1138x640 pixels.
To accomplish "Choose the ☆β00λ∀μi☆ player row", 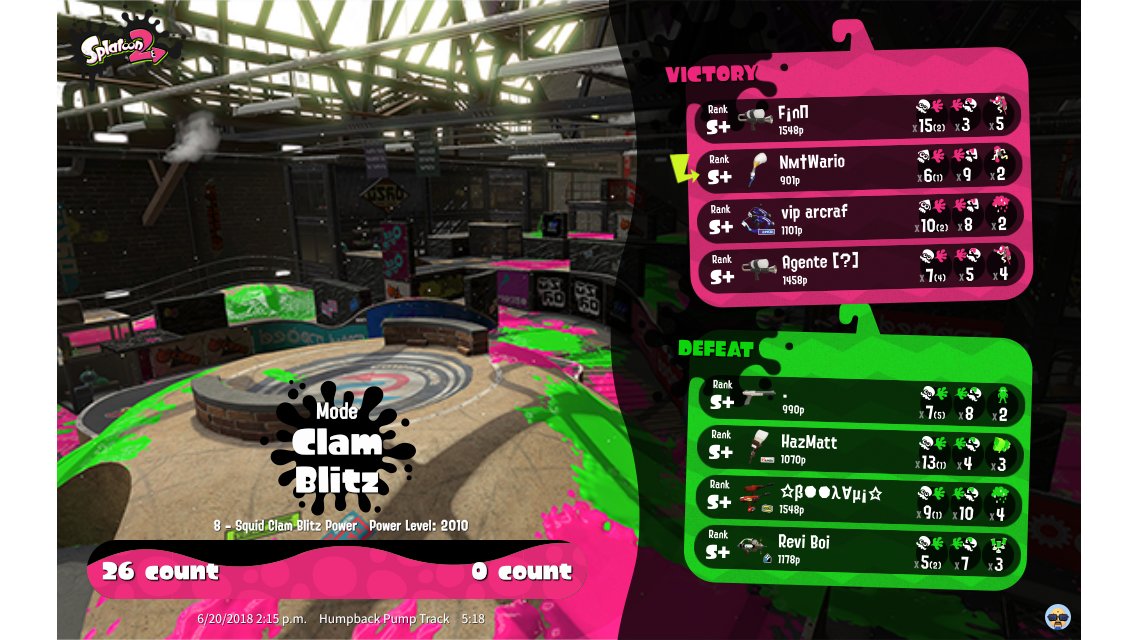I will point(860,500).
